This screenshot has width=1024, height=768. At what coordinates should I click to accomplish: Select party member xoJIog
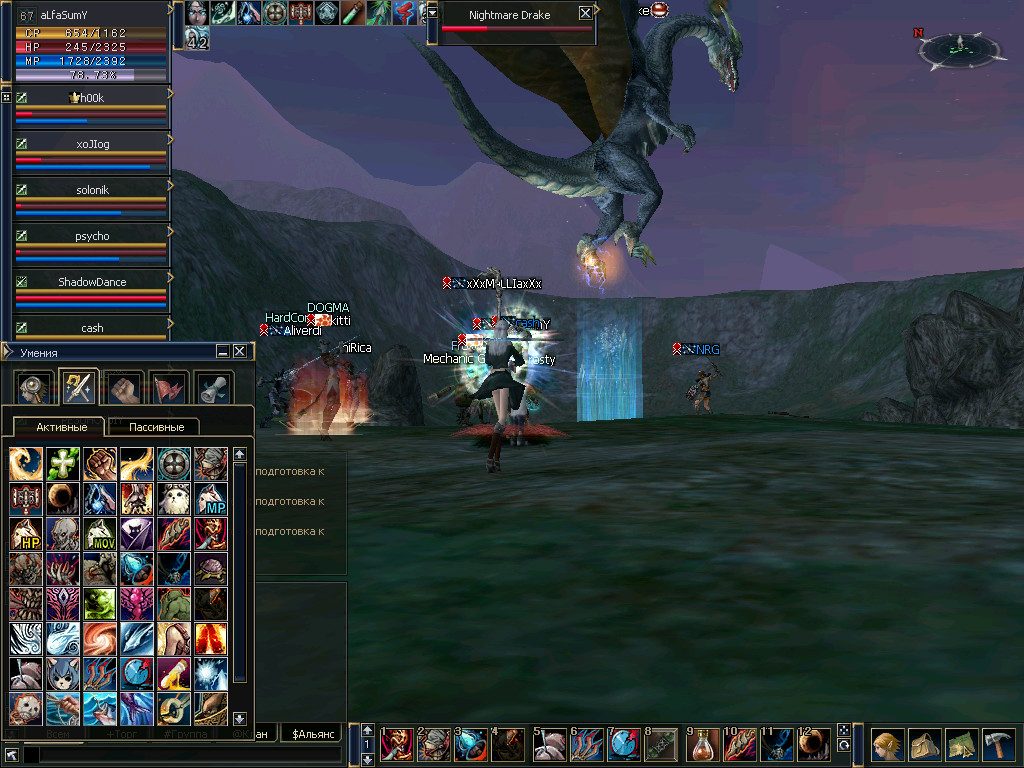click(x=92, y=145)
